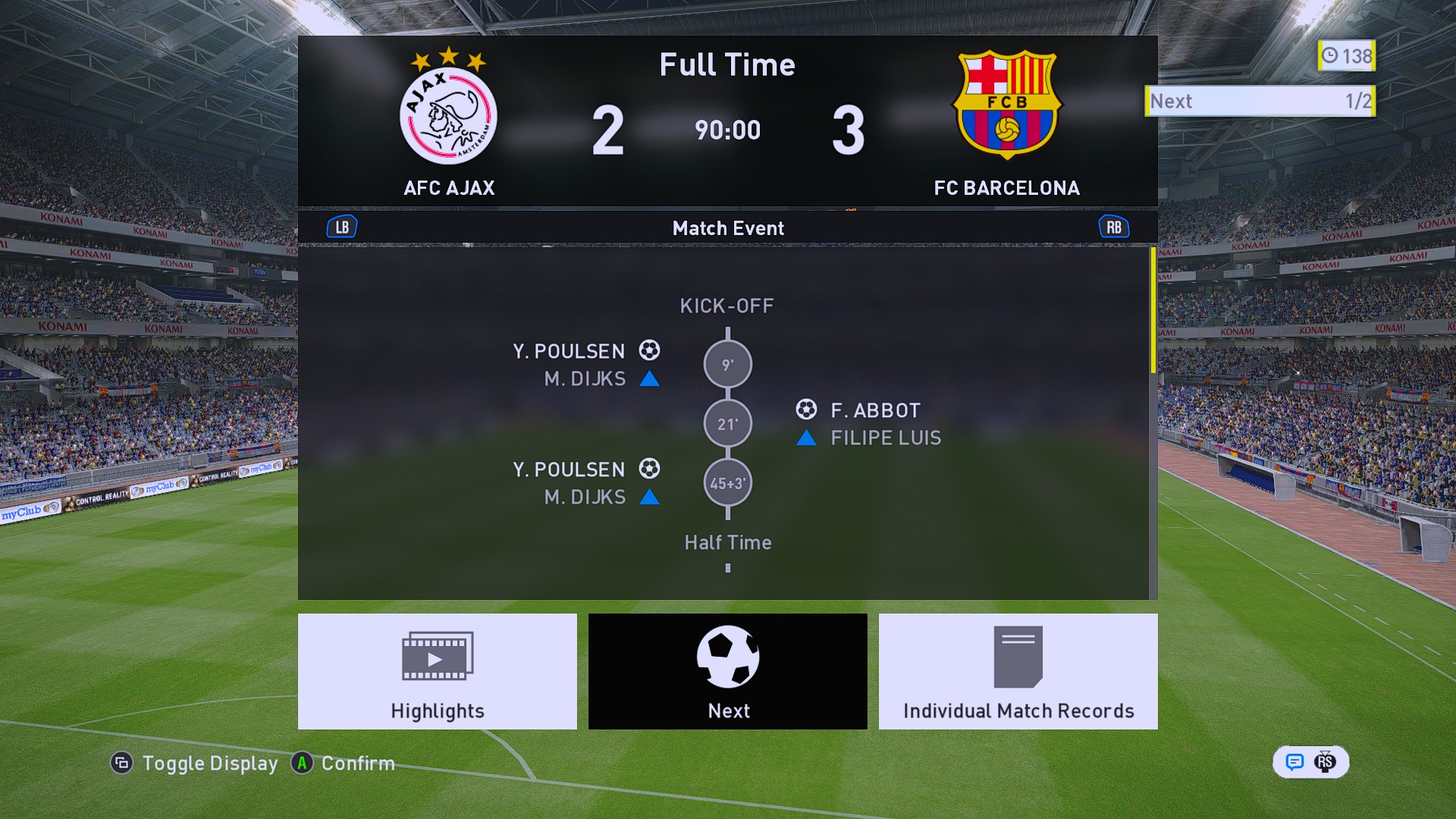Select the 21' goal event marker
The width and height of the screenshot is (1456, 819).
(727, 424)
